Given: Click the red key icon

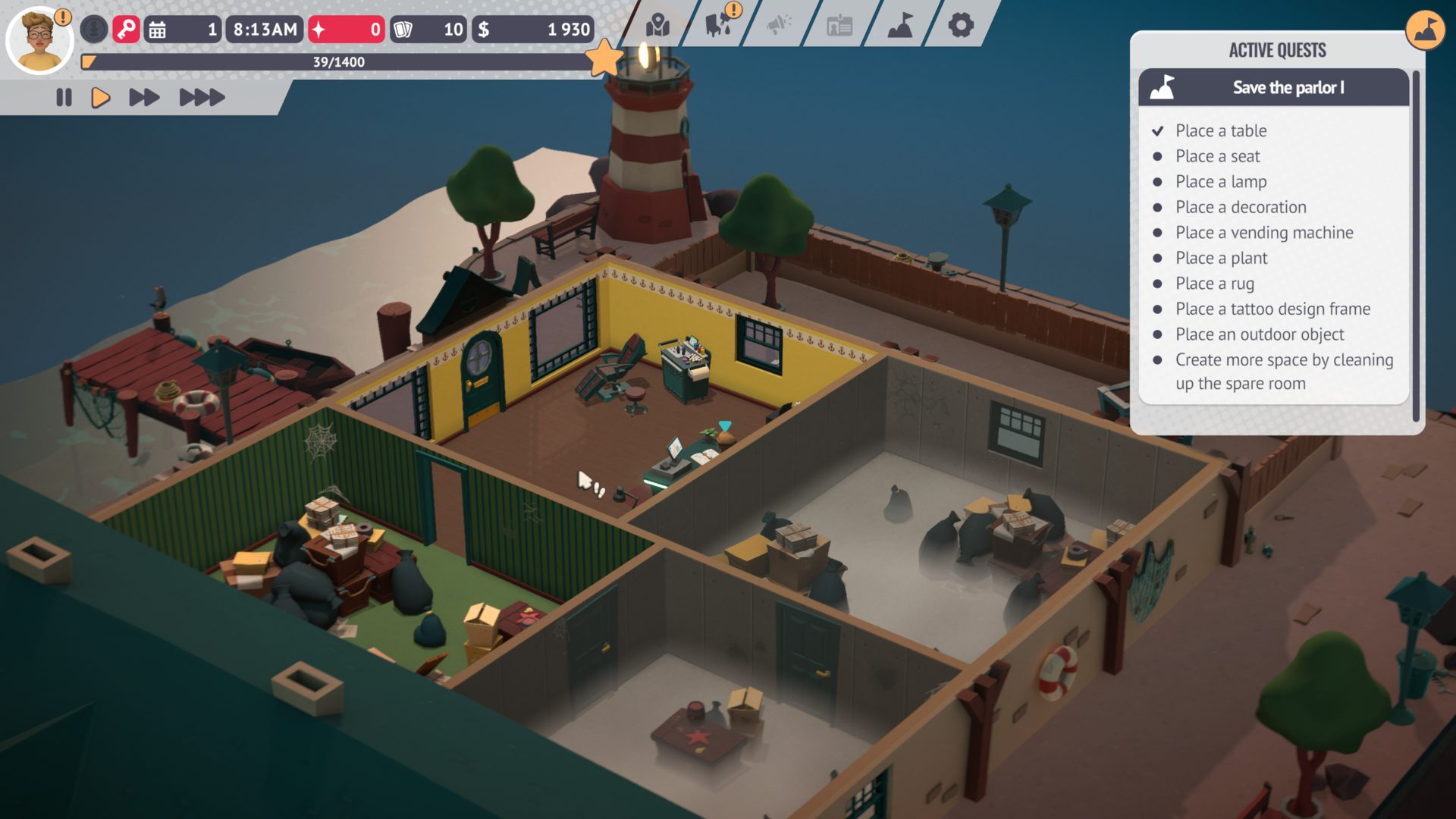Looking at the screenshot, I should point(126,30).
